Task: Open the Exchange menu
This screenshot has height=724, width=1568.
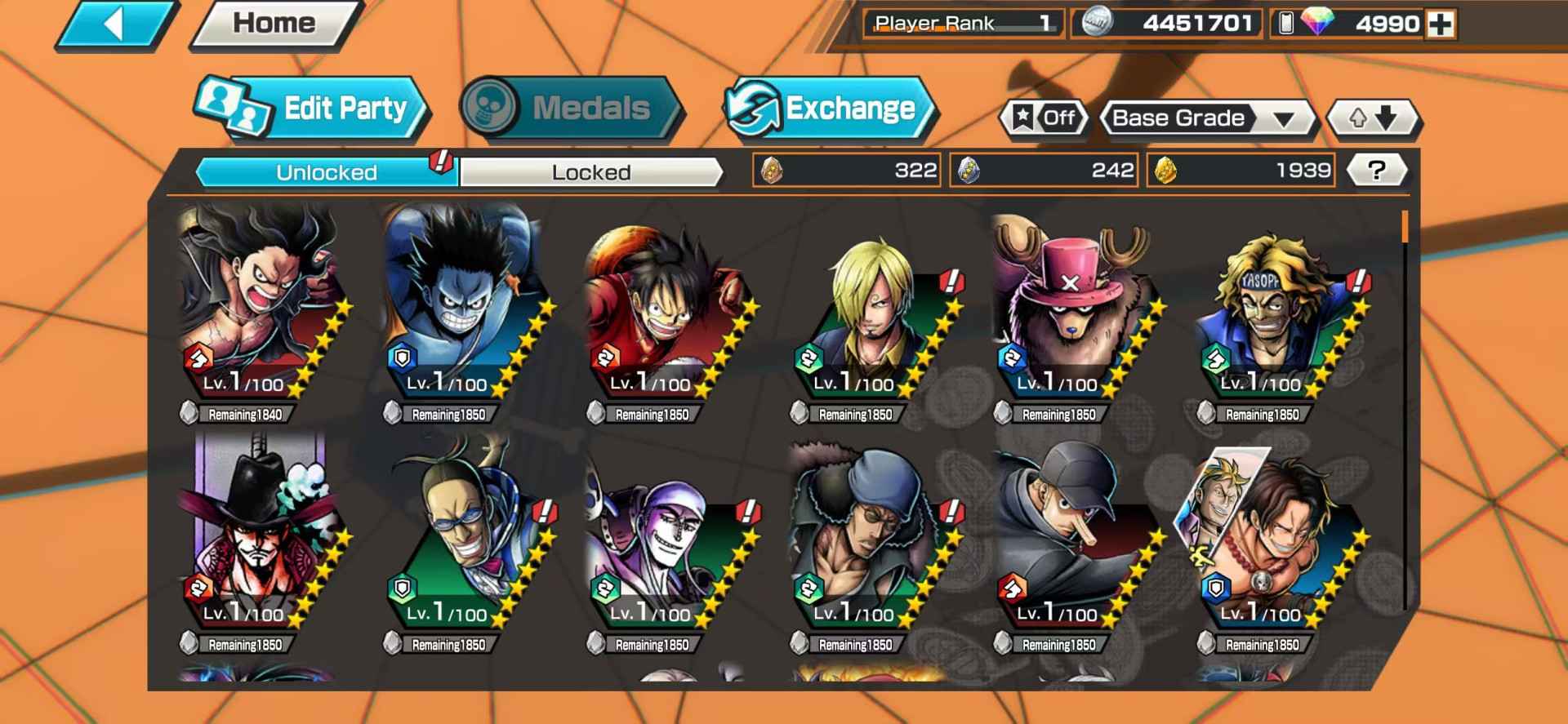Action: click(828, 108)
